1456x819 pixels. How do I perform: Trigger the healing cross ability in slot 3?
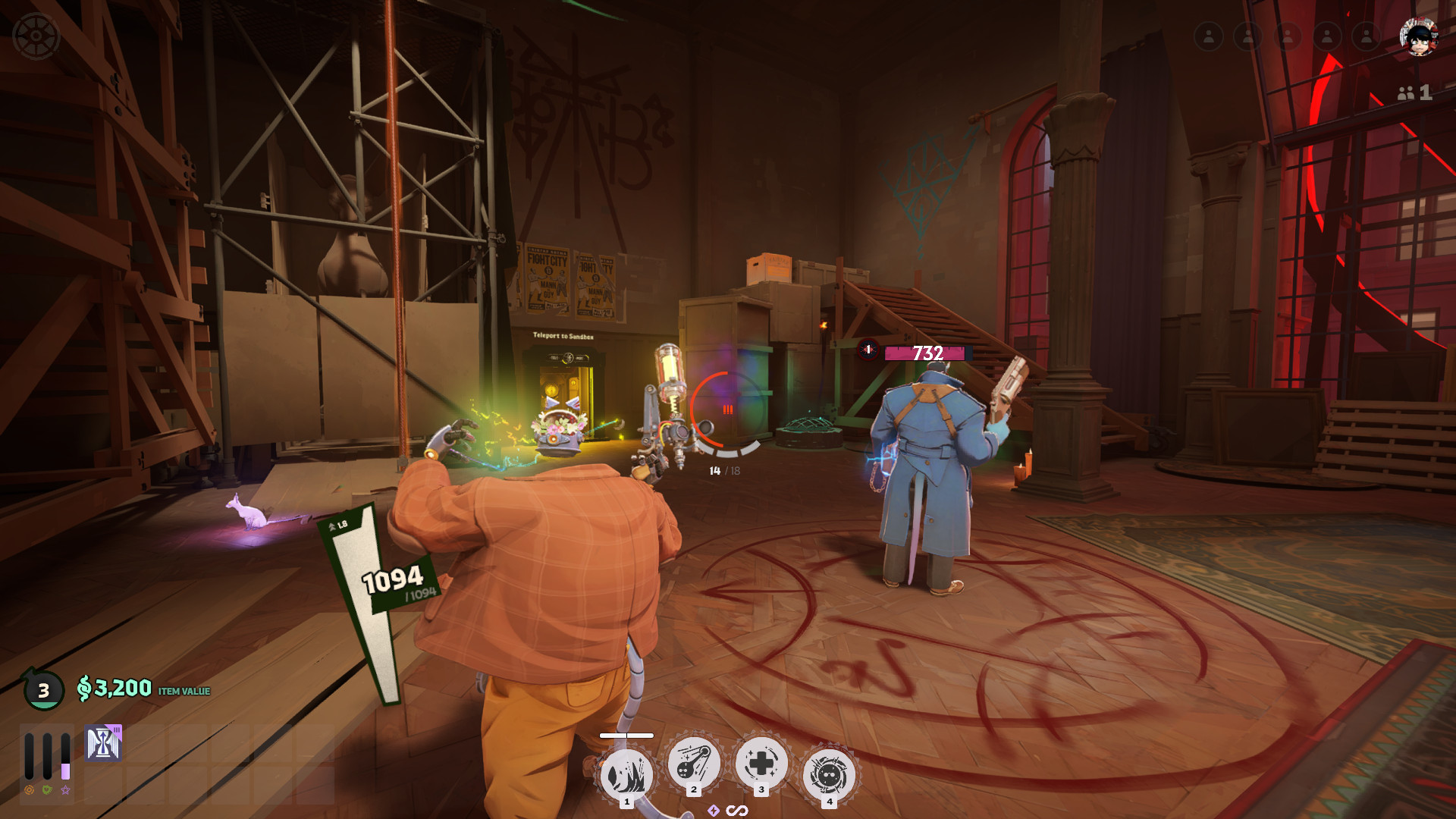tap(761, 763)
